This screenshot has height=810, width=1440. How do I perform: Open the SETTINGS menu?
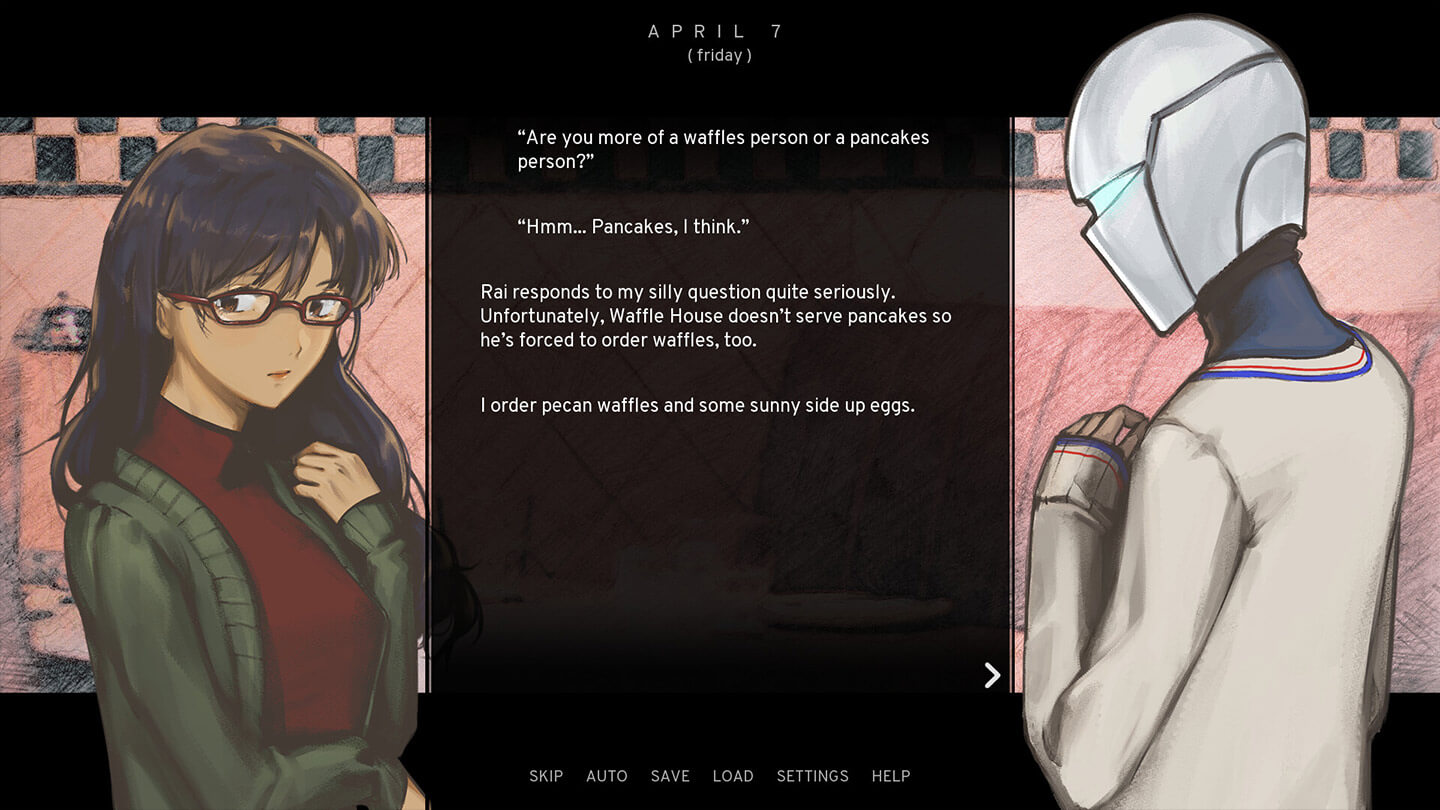[812, 776]
